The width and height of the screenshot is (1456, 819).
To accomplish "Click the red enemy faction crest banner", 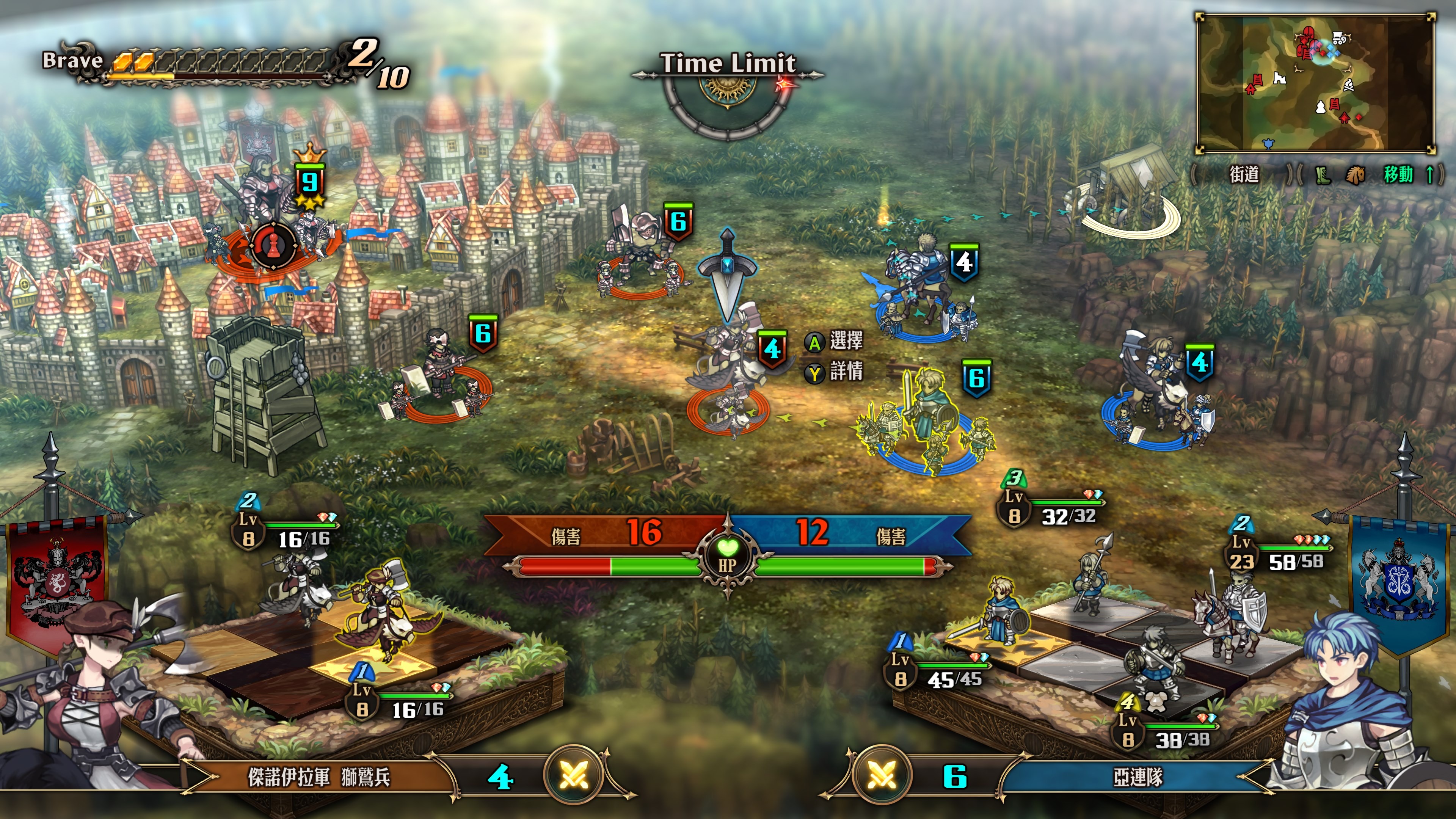I will pyautogui.click(x=56, y=582).
